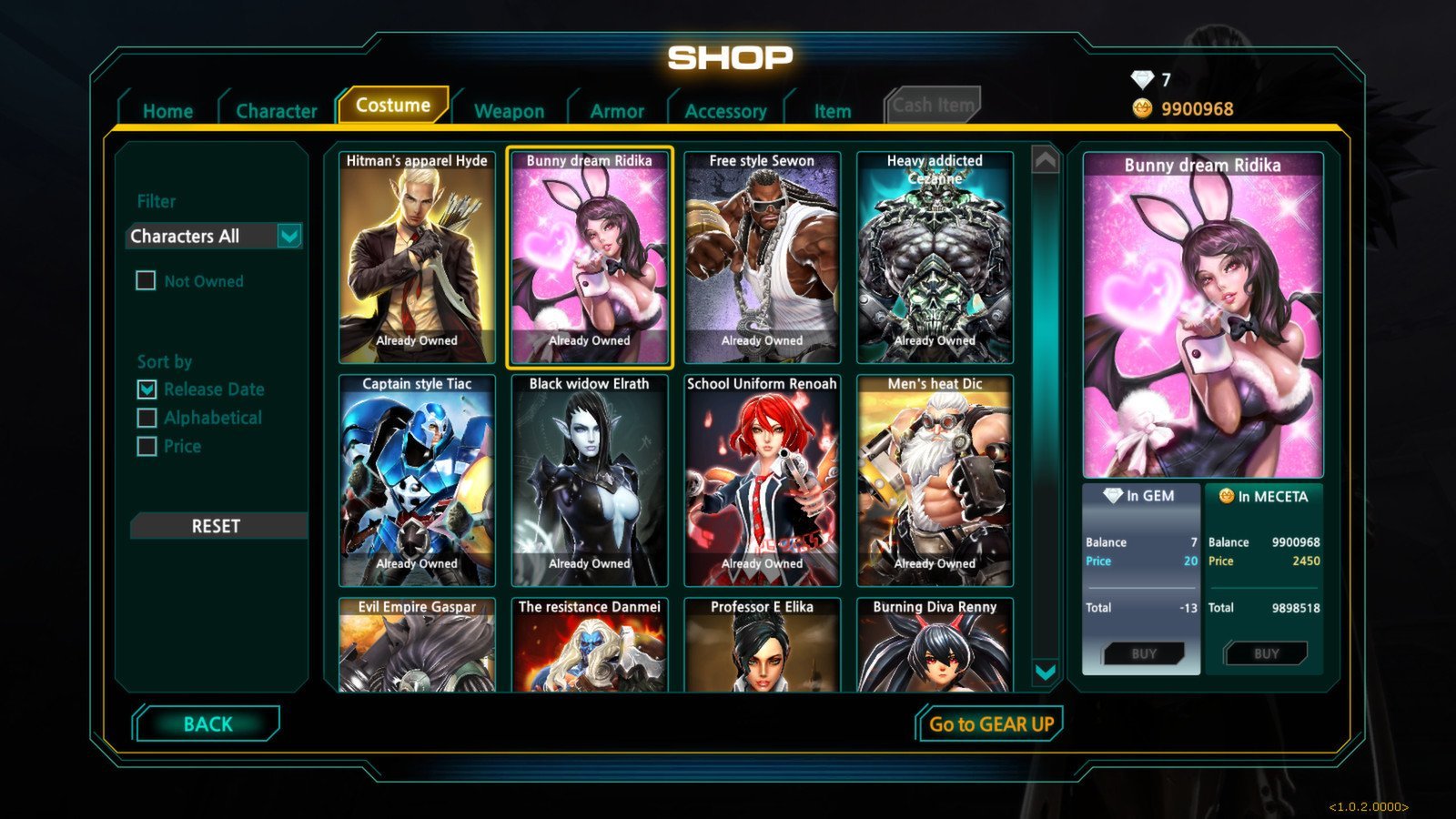Open the Character tab
Viewport: 1456px width, 819px height.
pyautogui.click(x=276, y=111)
